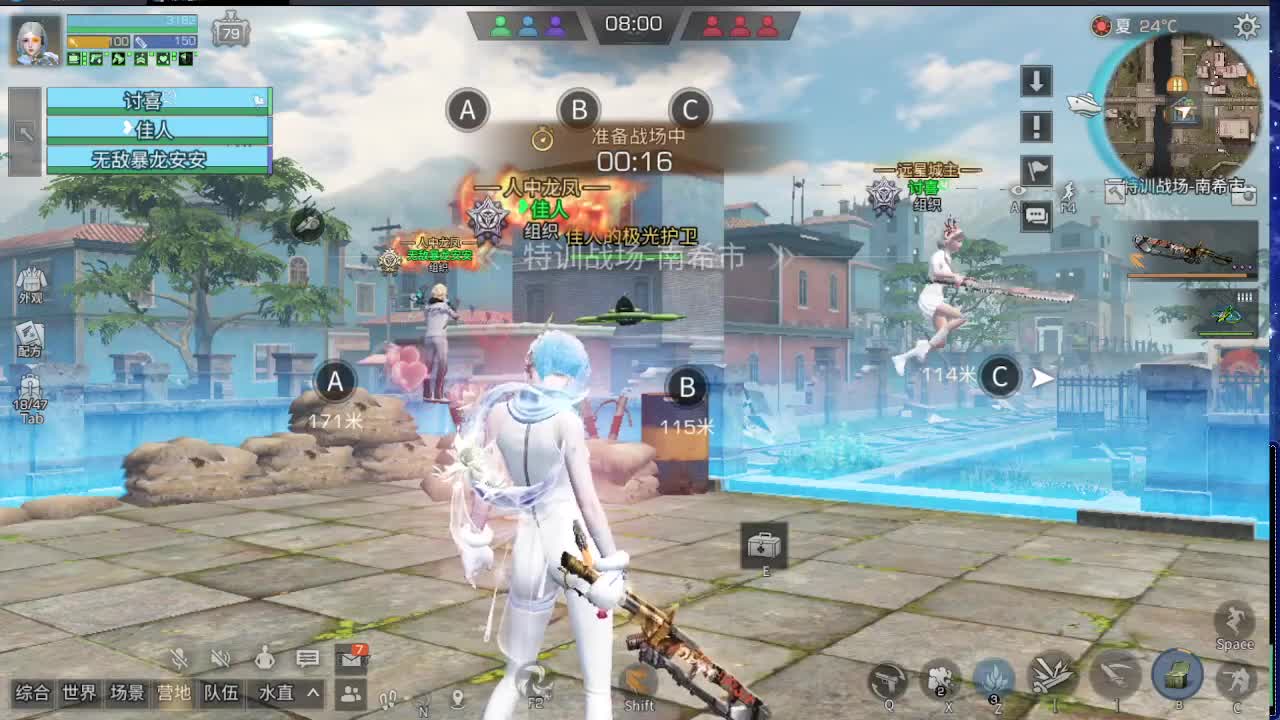Toggle the eye visibility icon below the minimap
Image resolution: width=1280 pixels, height=720 pixels.
pyautogui.click(x=1018, y=192)
